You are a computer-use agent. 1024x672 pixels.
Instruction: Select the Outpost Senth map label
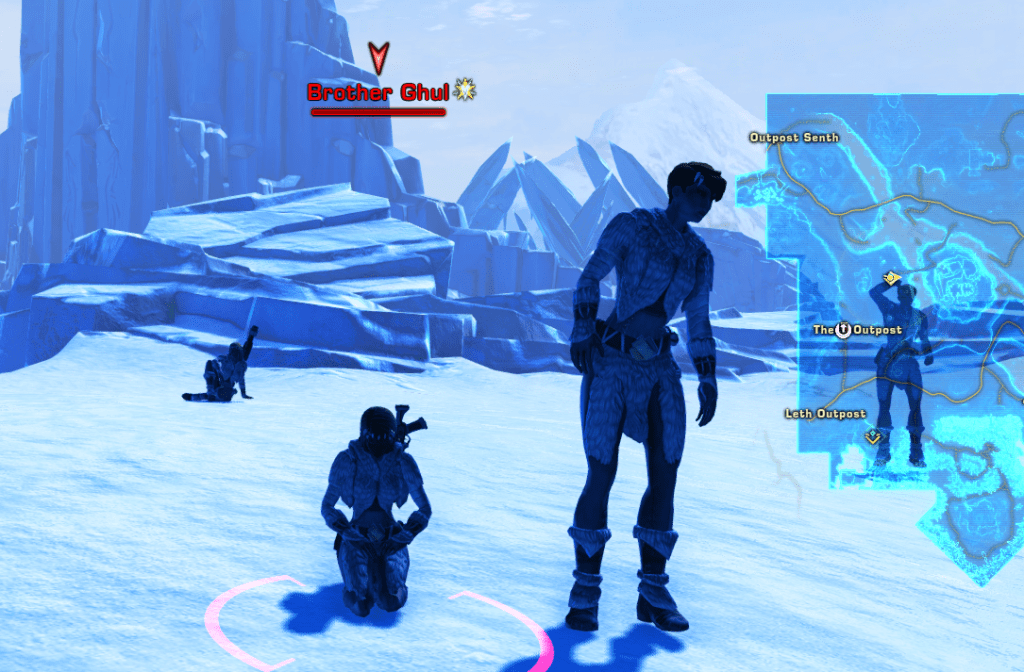coord(795,138)
